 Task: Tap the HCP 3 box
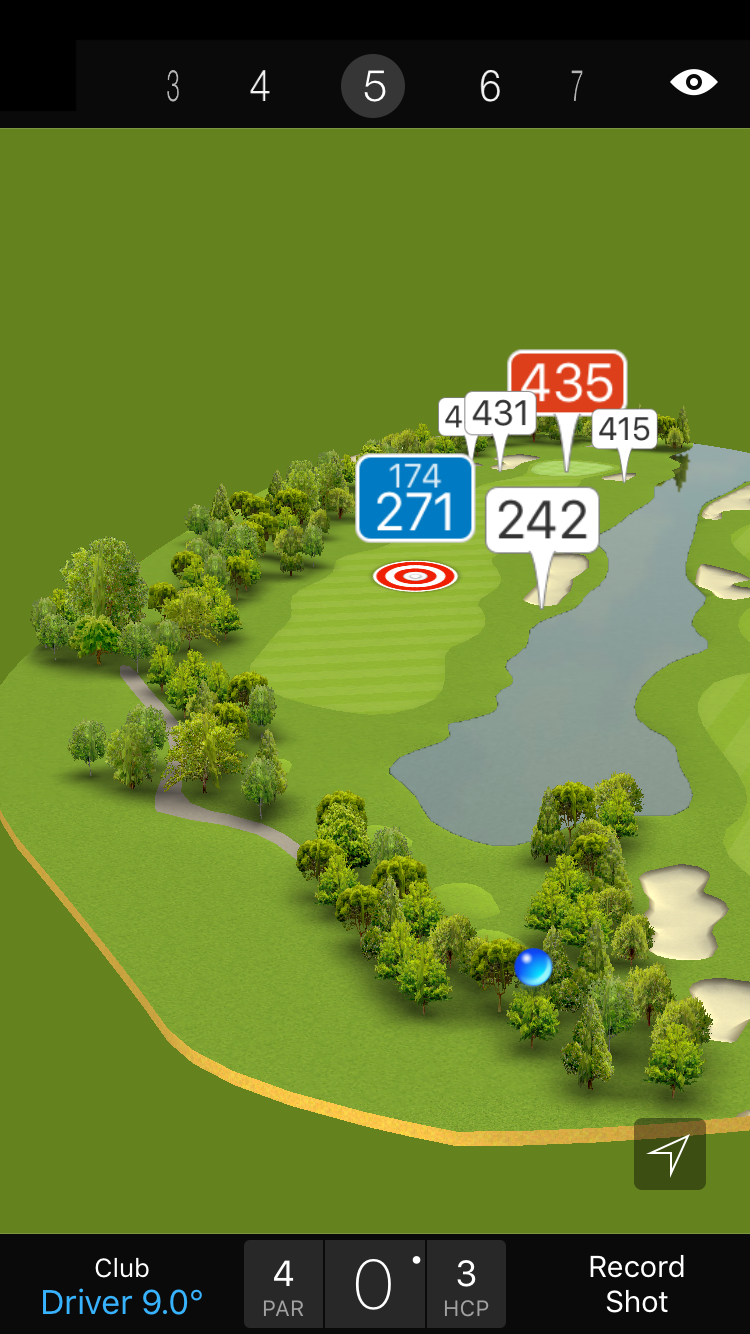click(x=466, y=1285)
